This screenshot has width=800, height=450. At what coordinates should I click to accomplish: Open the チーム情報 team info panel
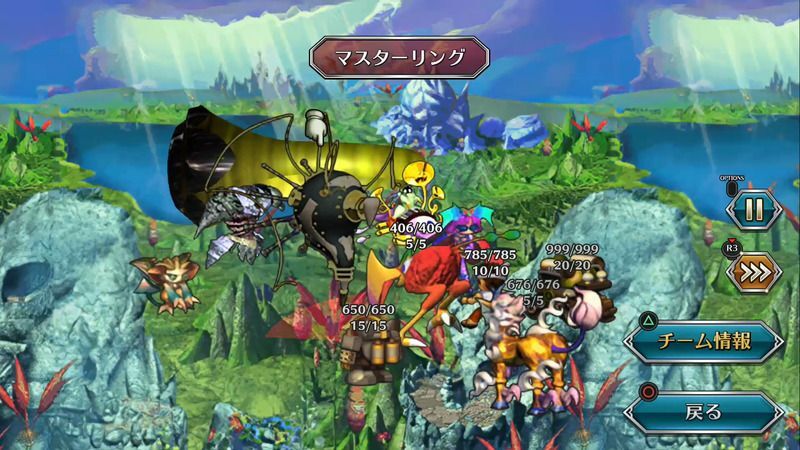(704, 341)
